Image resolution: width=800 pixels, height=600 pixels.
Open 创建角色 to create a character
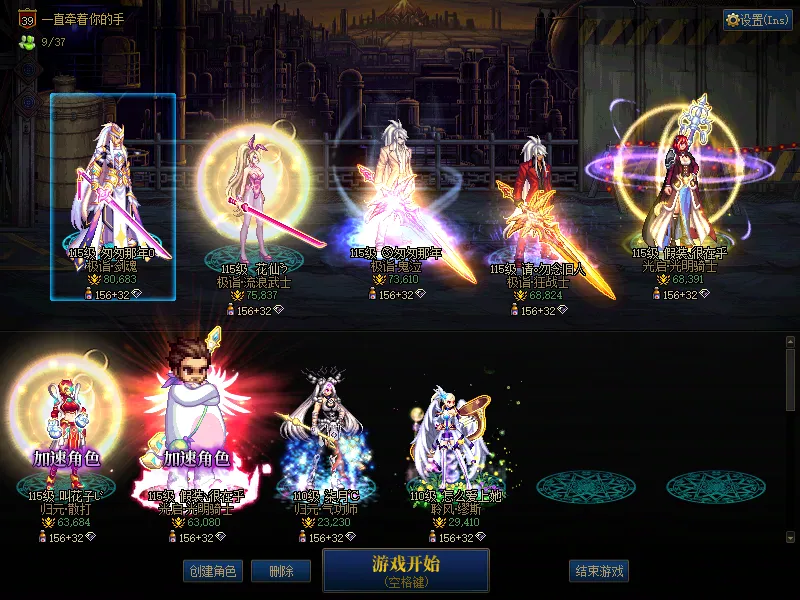211,571
